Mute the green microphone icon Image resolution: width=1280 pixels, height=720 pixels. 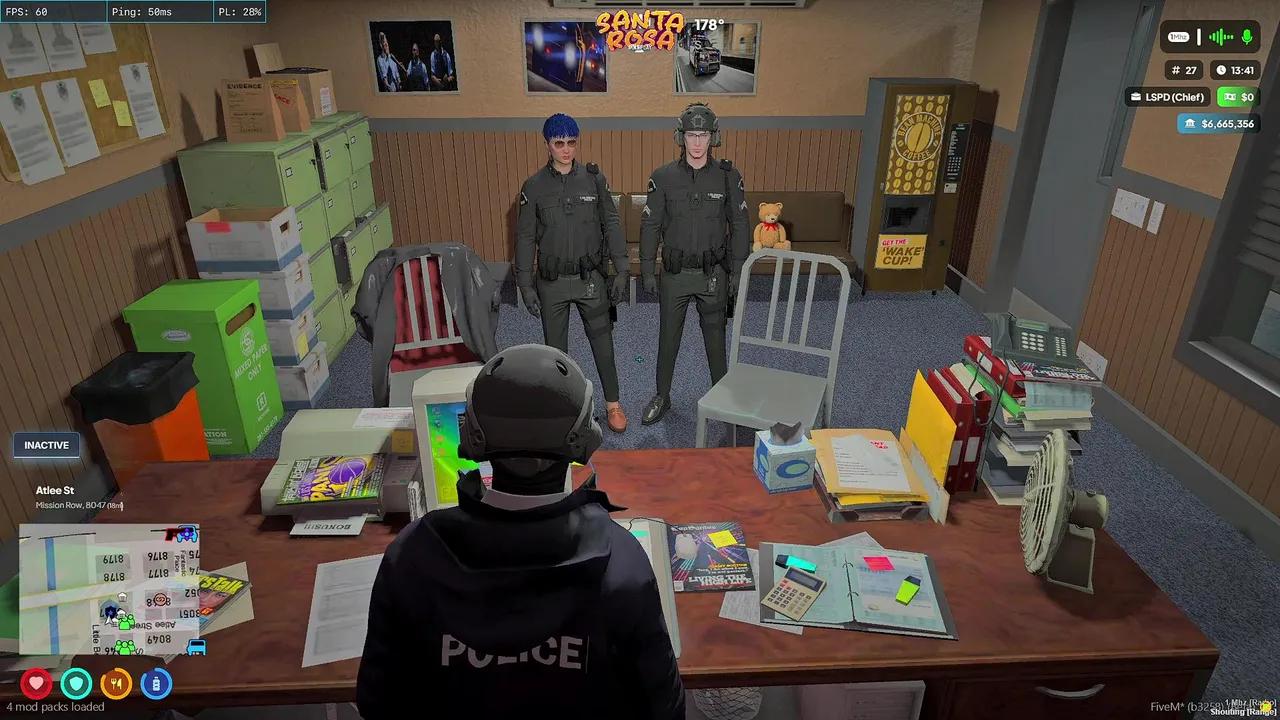(1248, 37)
